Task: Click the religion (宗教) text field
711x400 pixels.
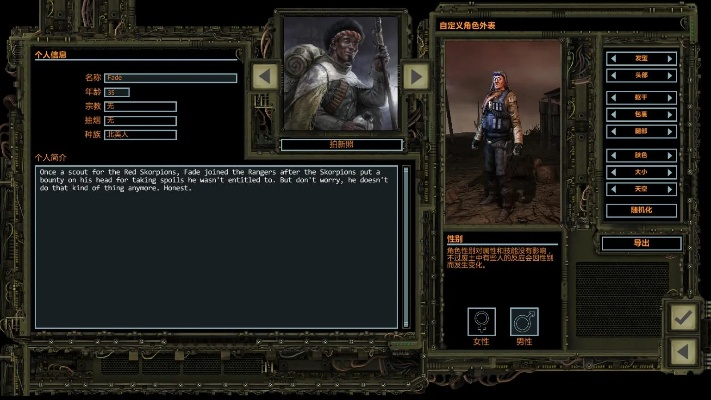Action: click(140, 106)
